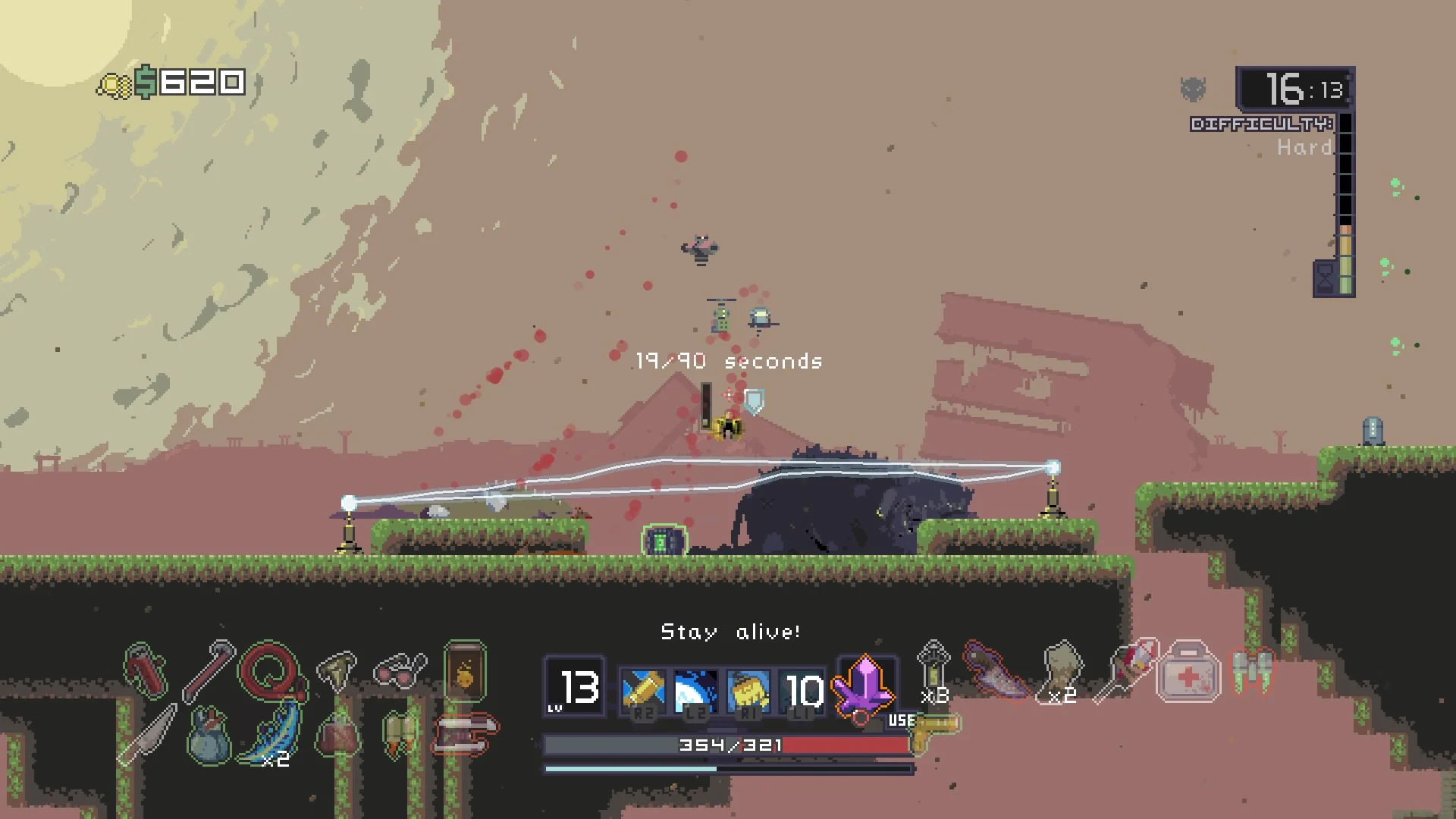
Task: Click the 19/90 seconds countdown text
Action: pyautogui.click(x=728, y=362)
